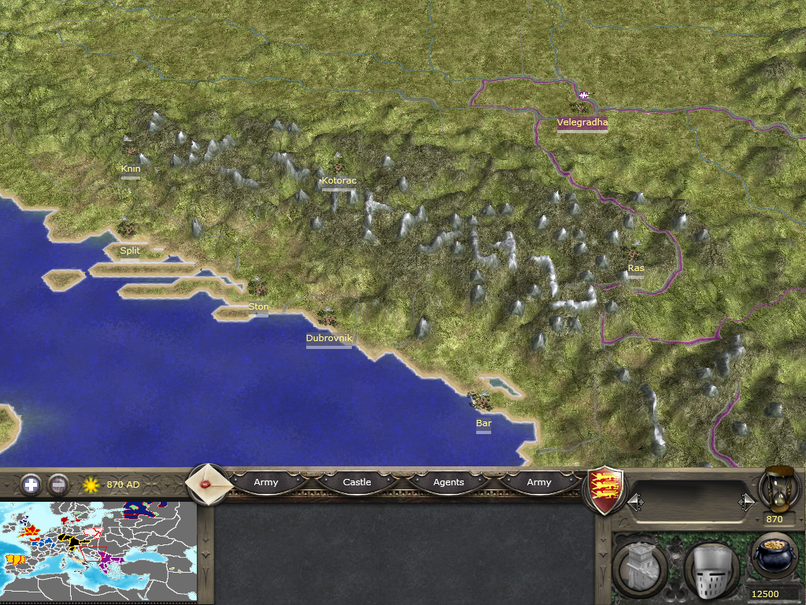This screenshot has height=605, width=806.
Task: Open the faction overview via the lions shield
Action: click(605, 490)
